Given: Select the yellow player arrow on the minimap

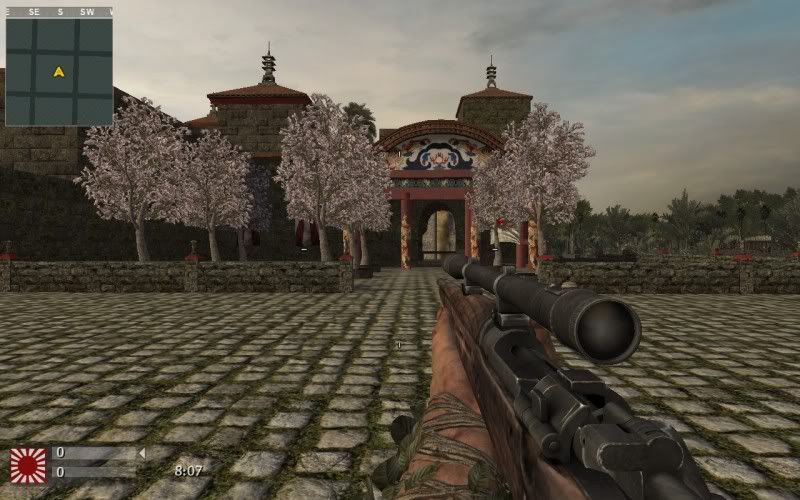Looking at the screenshot, I should [59, 72].
